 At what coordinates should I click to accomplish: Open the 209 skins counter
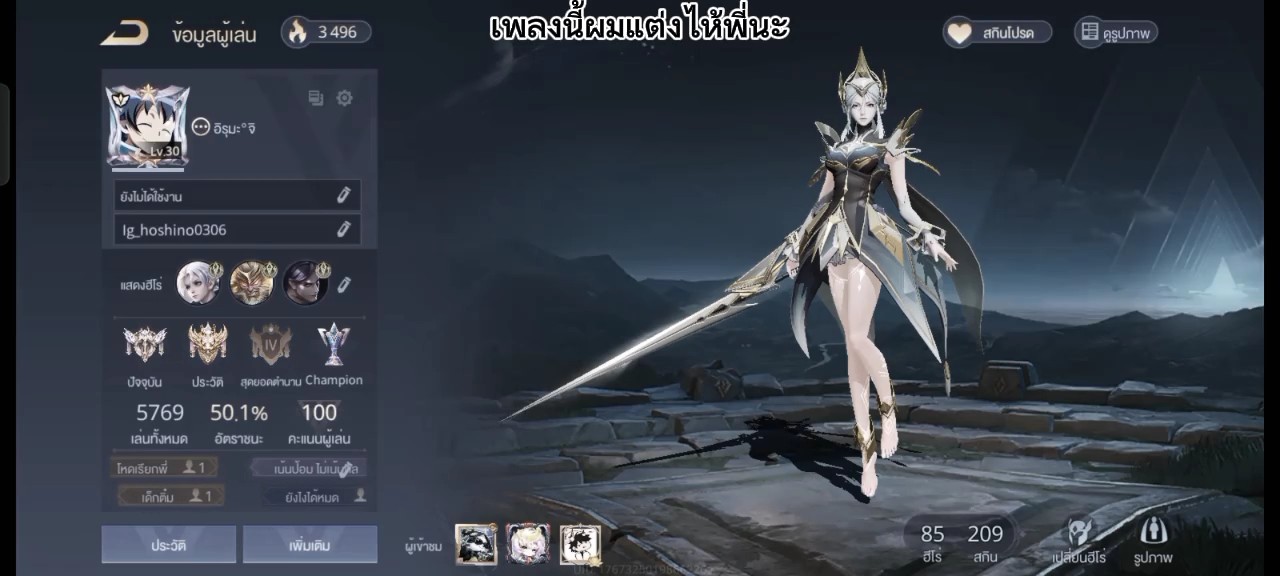[984, 542]
